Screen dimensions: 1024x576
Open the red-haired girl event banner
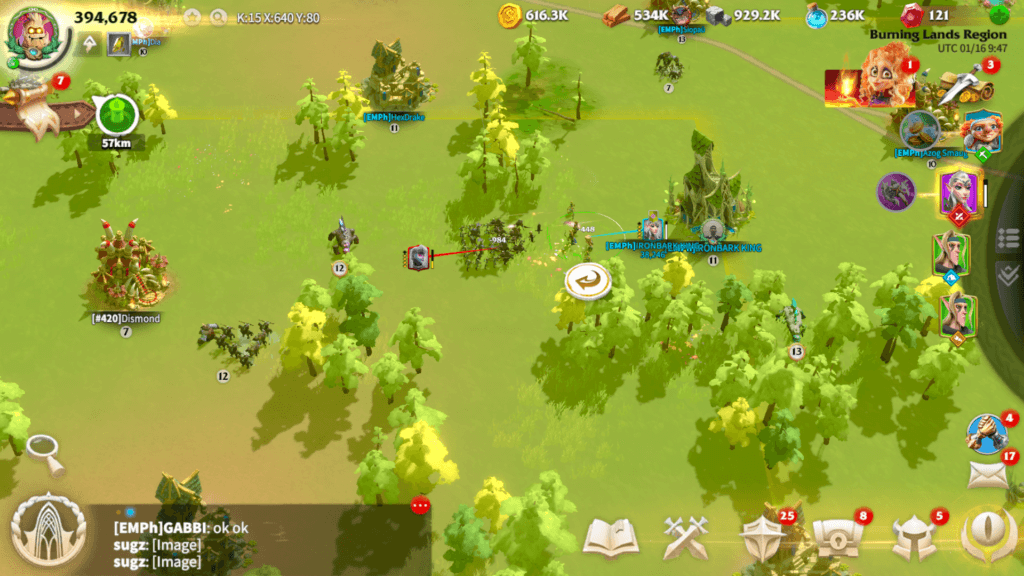pos(868,85)
